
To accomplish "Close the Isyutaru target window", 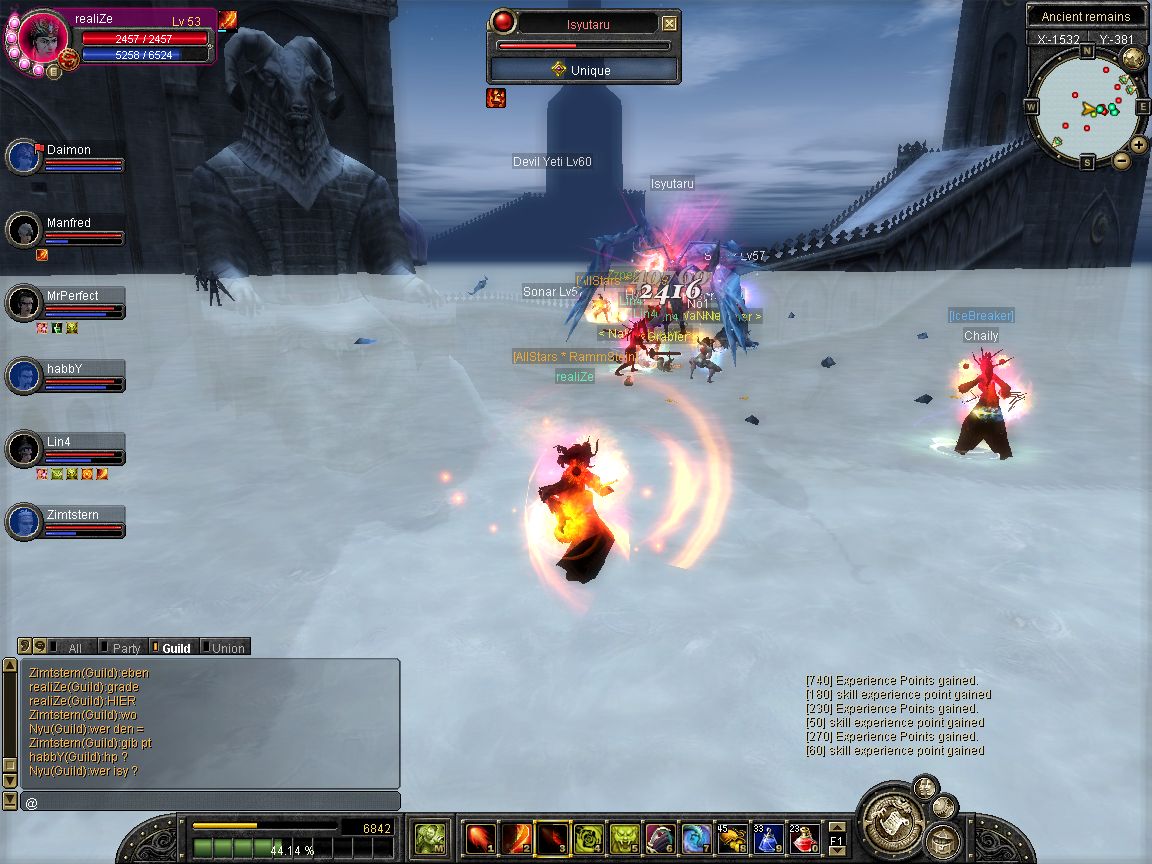I will (670, 24).
